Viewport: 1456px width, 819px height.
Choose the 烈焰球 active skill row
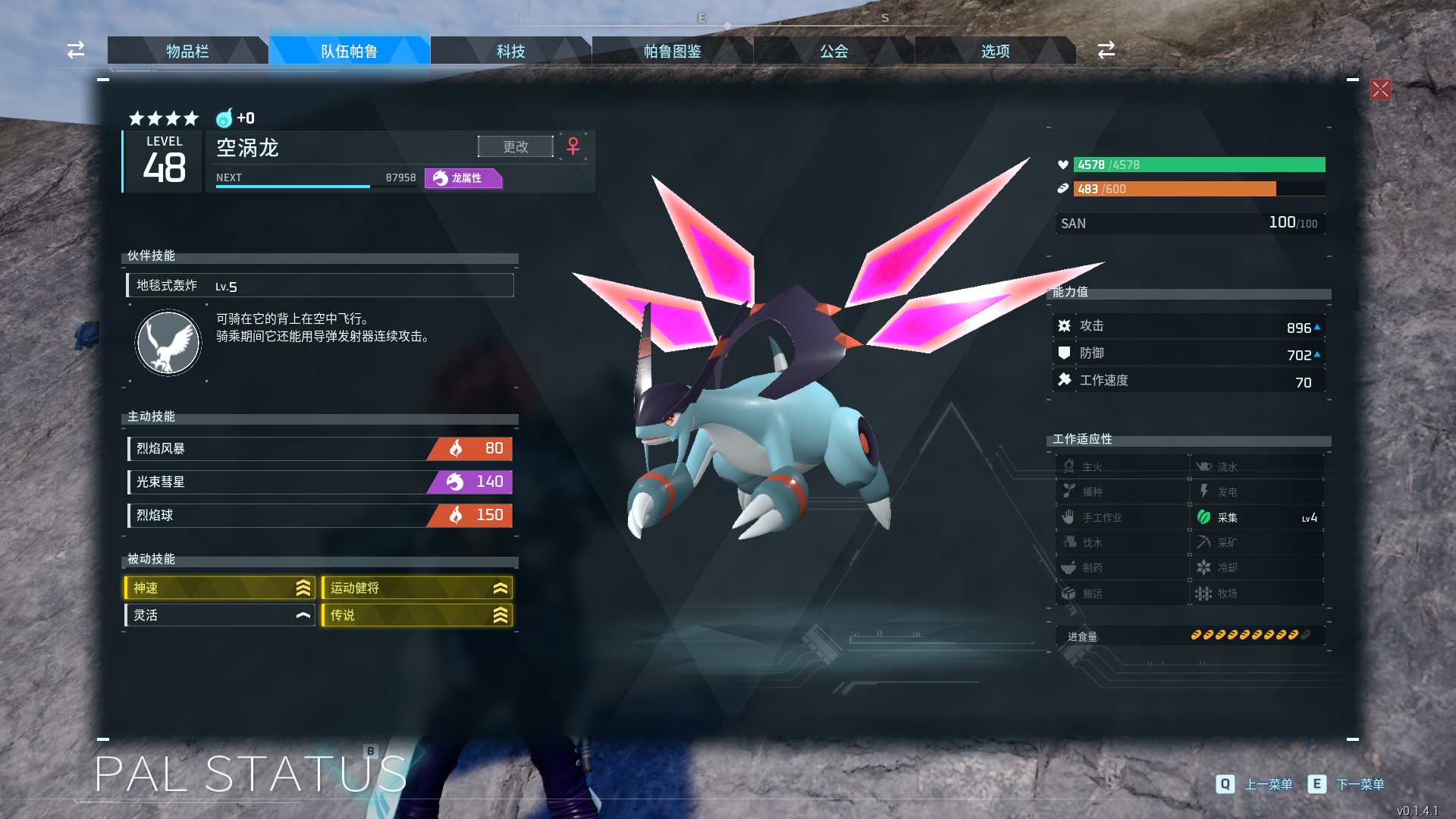(x=320, y=515)
